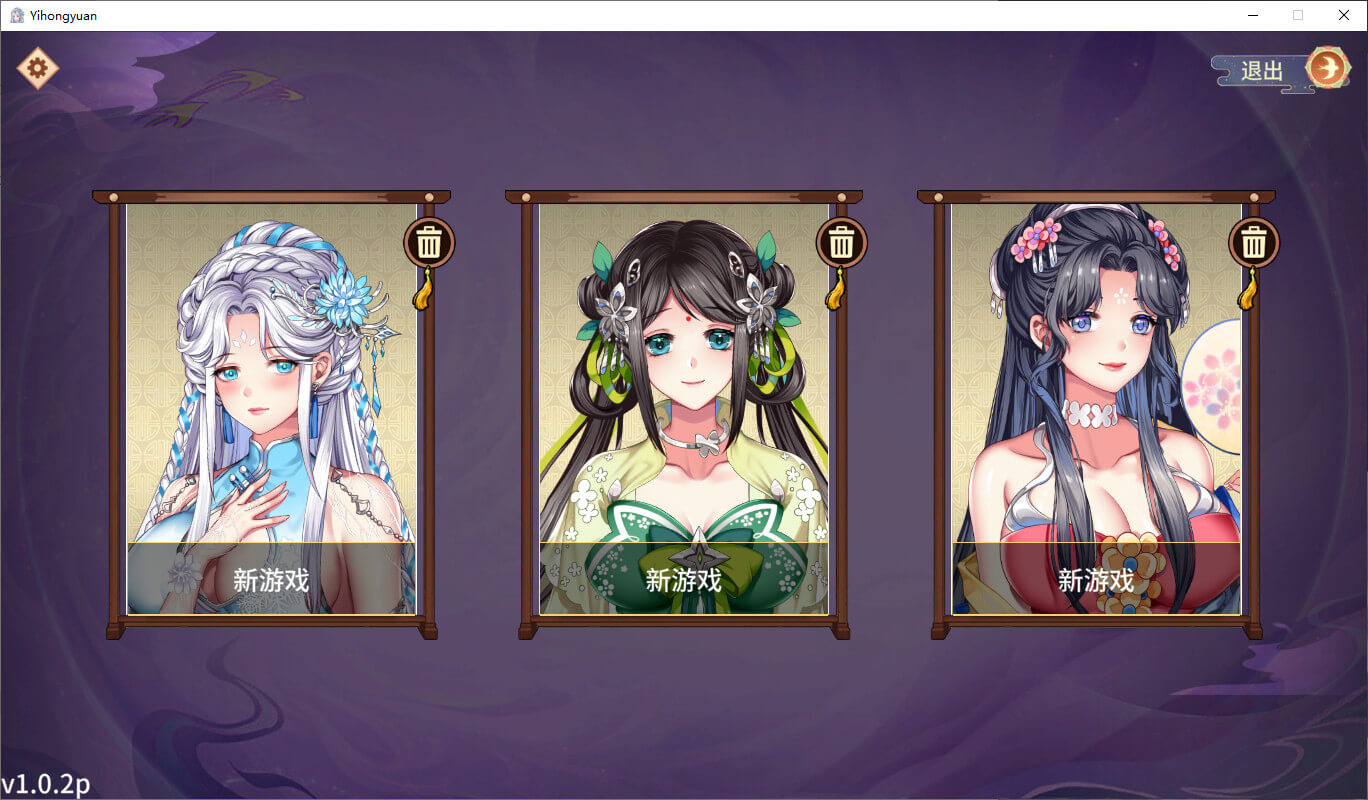
Task: Close the Yihongyuan window
Action: pos(1344,15)
